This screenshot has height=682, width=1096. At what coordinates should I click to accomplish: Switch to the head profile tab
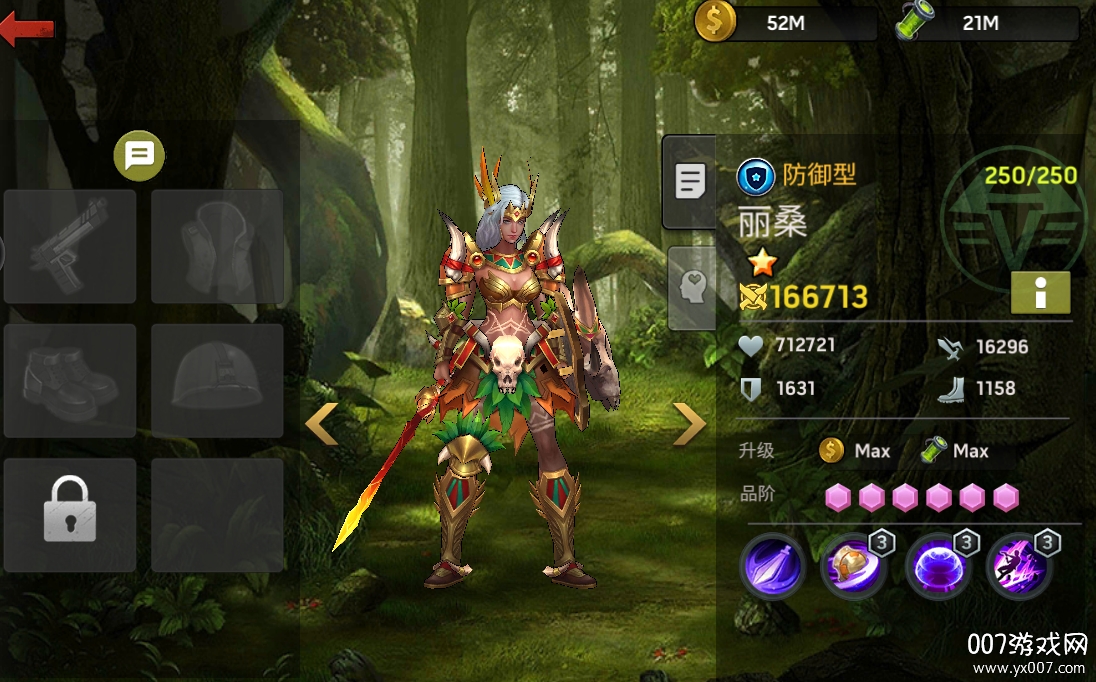point(691,288)
